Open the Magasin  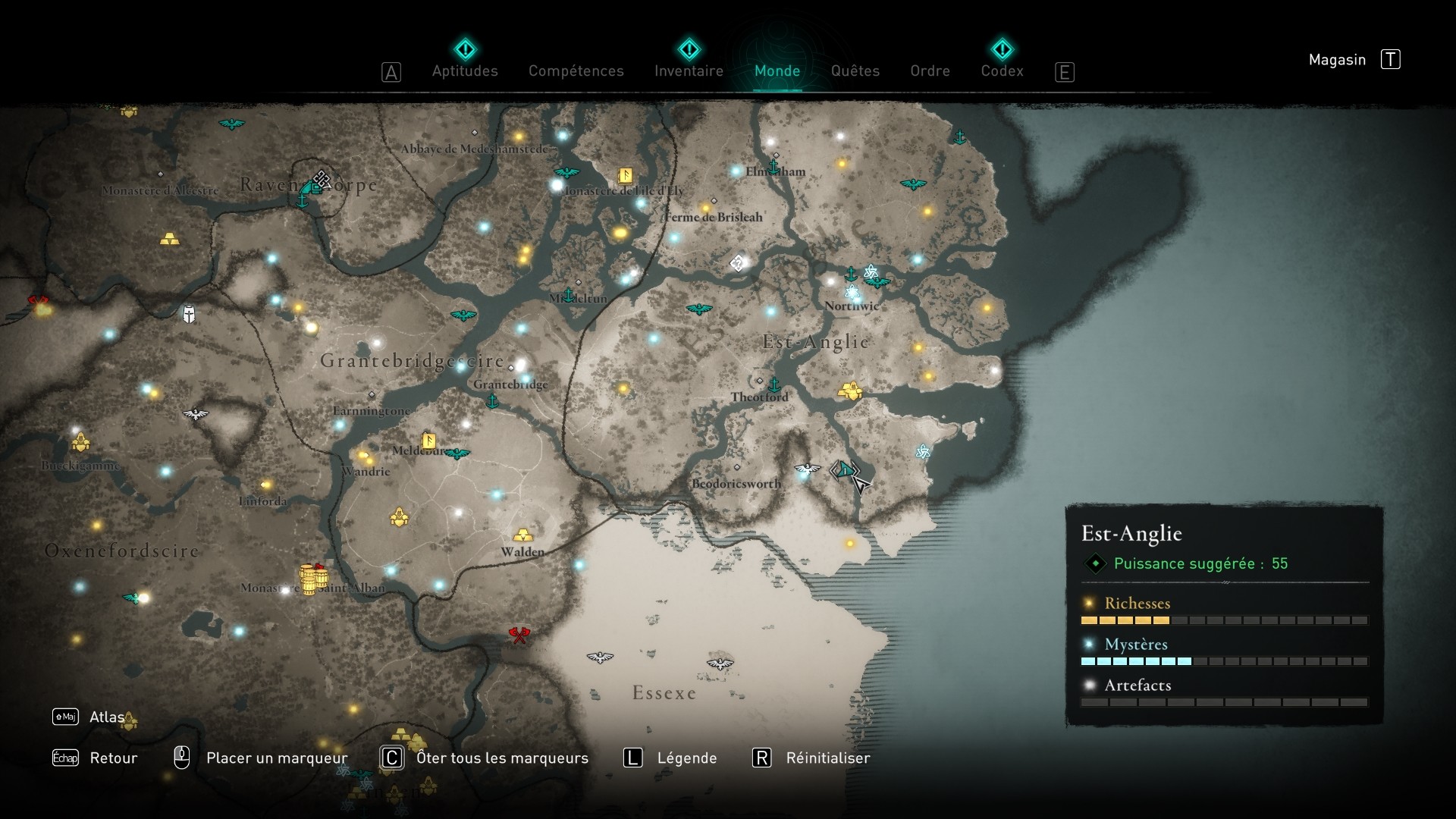click(x=1337, y=59)
